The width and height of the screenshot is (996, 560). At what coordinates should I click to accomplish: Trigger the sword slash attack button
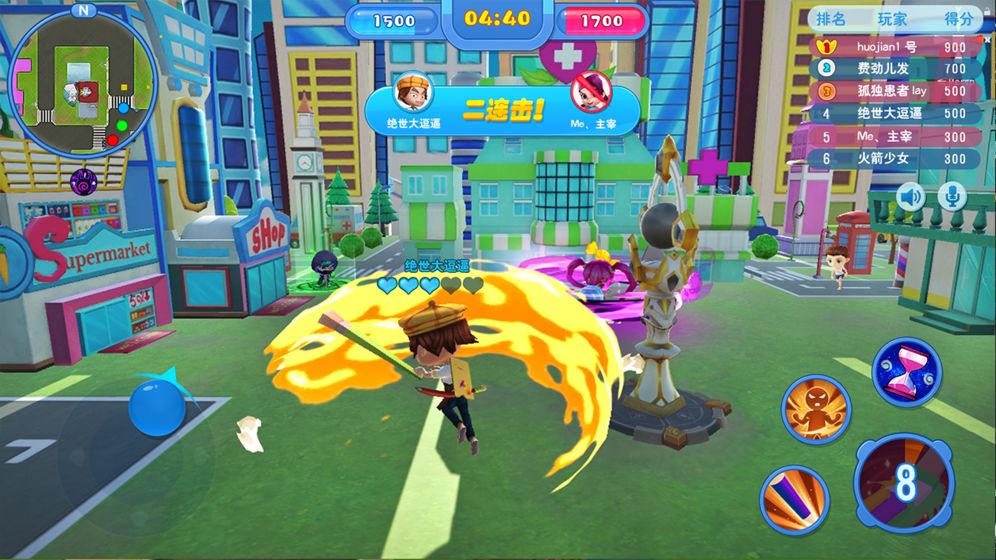tap(793, 499)
